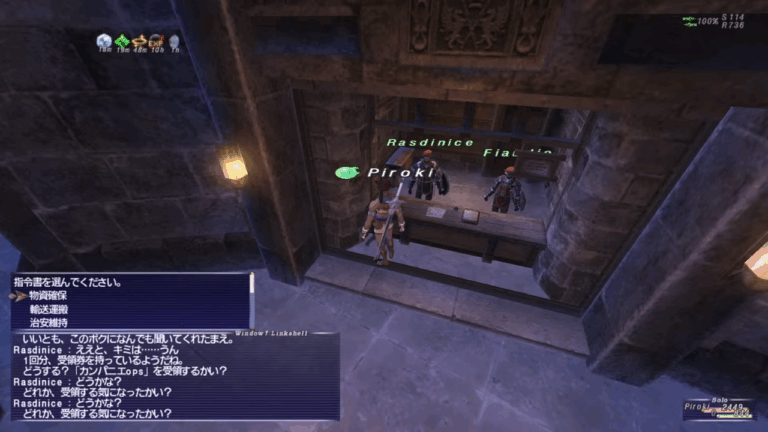Pick the 治安維持 order entry
Screen dimensions: 768x432
click(50, 323)
